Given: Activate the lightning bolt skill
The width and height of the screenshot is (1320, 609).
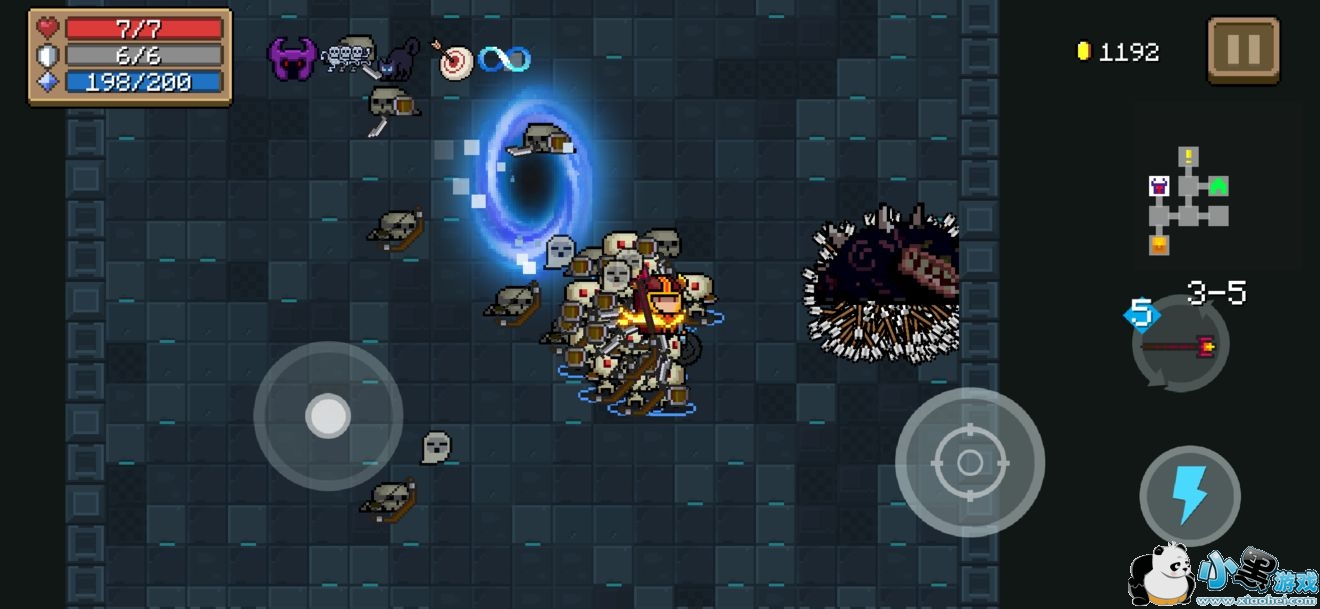Looking at the screenshot, I should pos(1189,496).
